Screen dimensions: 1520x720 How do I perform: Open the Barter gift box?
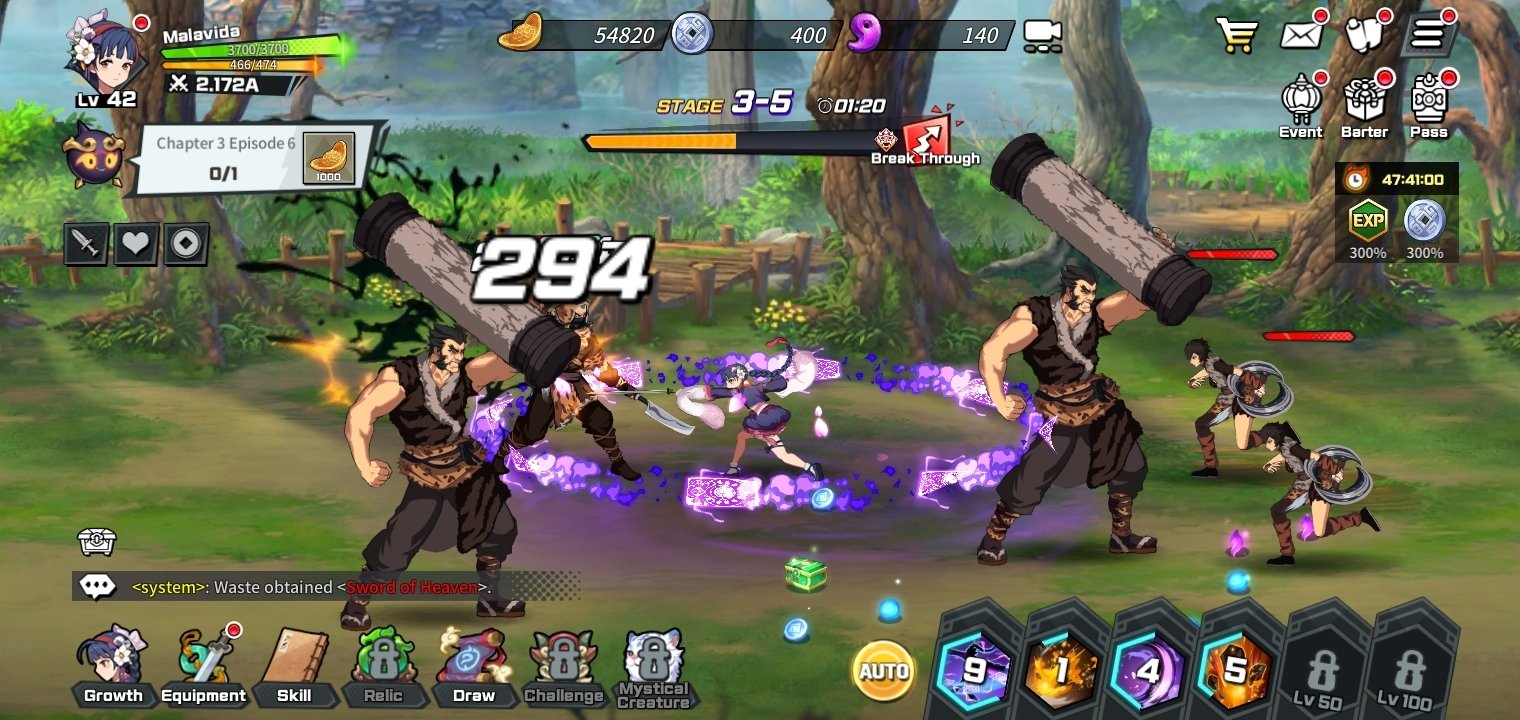tap(1364, 105)
